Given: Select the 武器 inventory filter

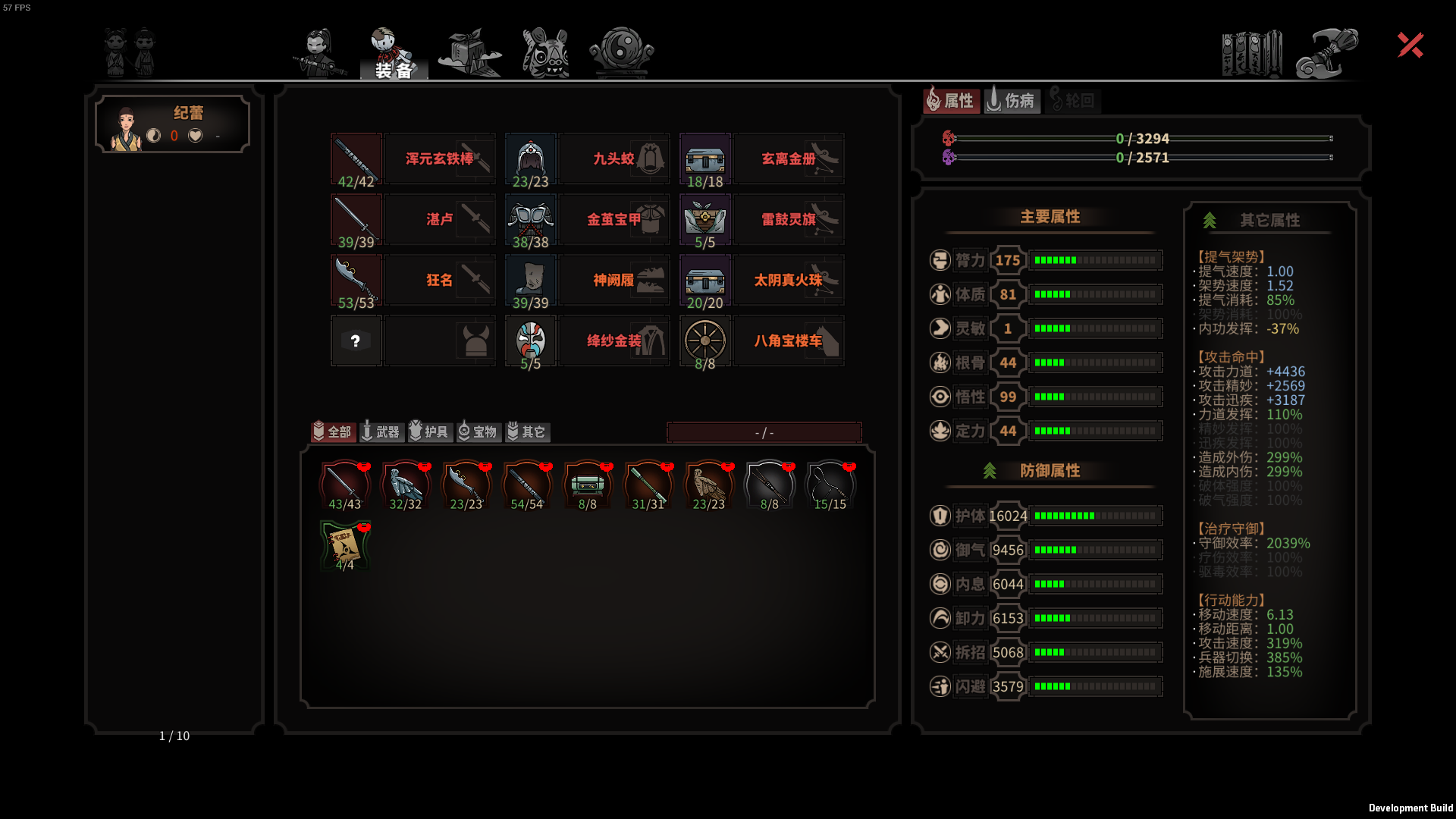Looking at the screenshot, I should tap(381, 432).
